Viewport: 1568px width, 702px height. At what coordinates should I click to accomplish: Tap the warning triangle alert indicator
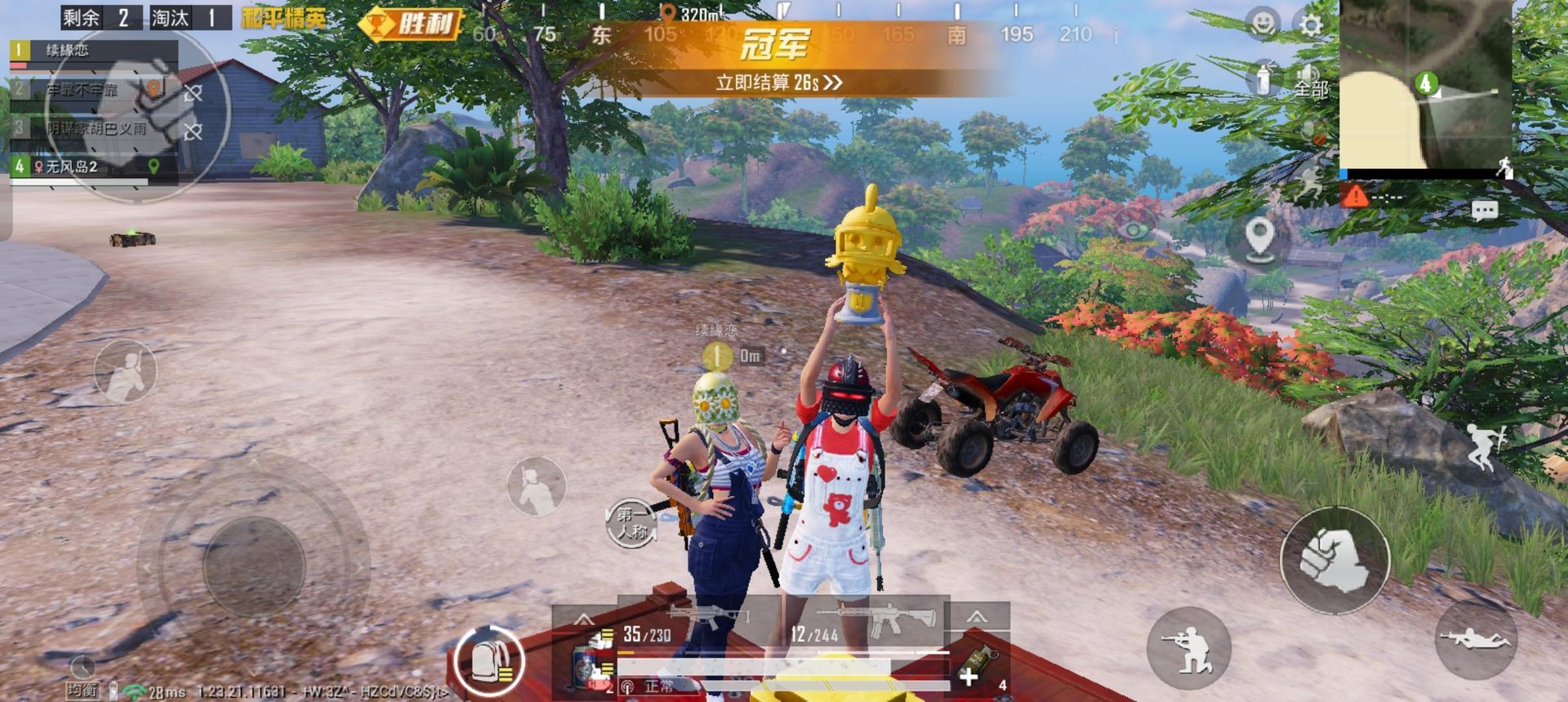coord(1356,194)
